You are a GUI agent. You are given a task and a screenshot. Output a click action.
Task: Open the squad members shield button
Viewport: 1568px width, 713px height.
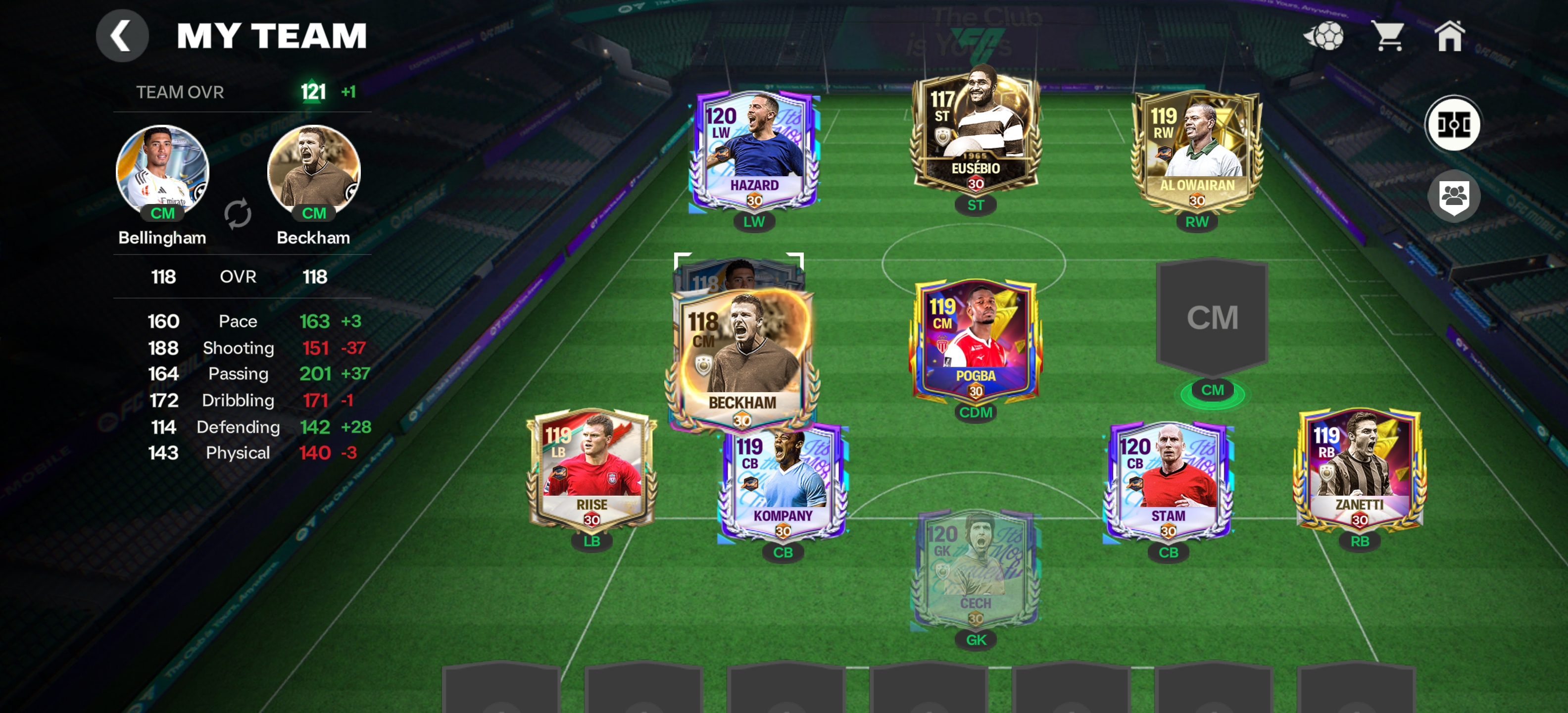[1454, 196]
